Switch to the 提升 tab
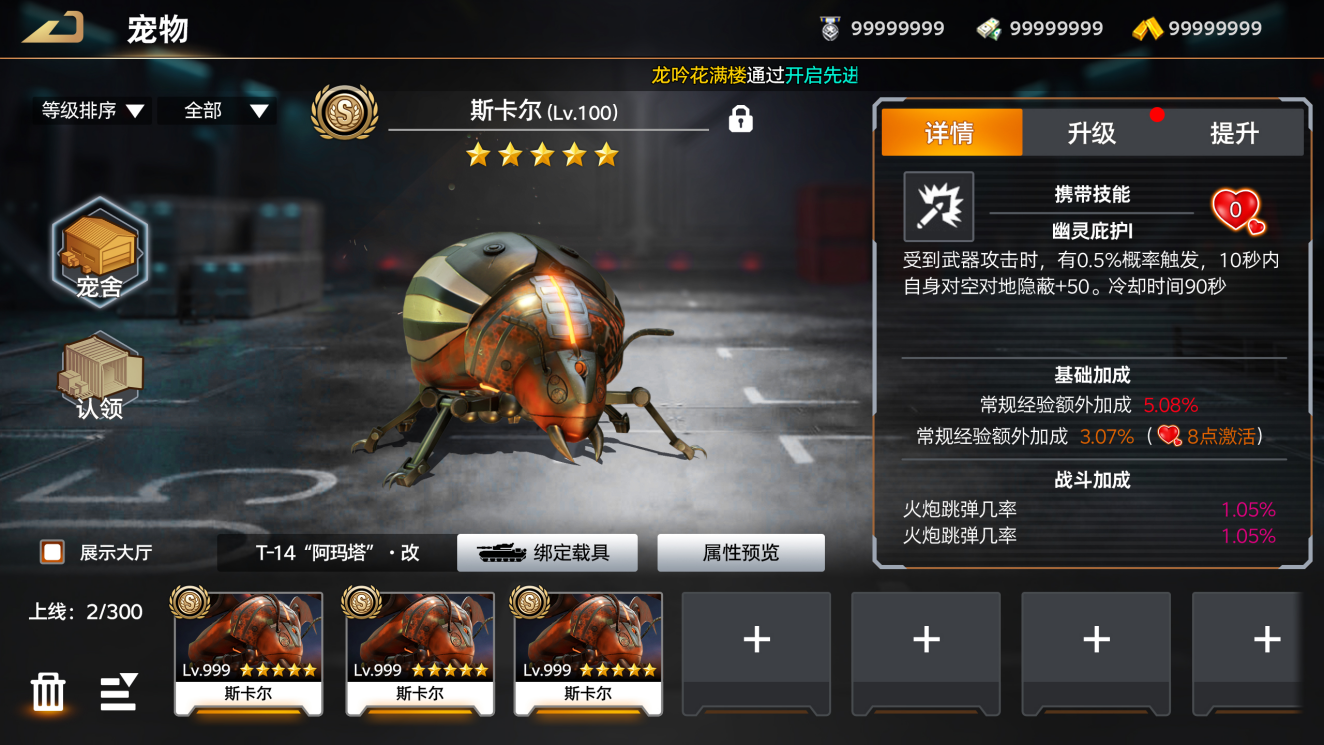Screen dimensions: 1324x745 click(1234, 133)
